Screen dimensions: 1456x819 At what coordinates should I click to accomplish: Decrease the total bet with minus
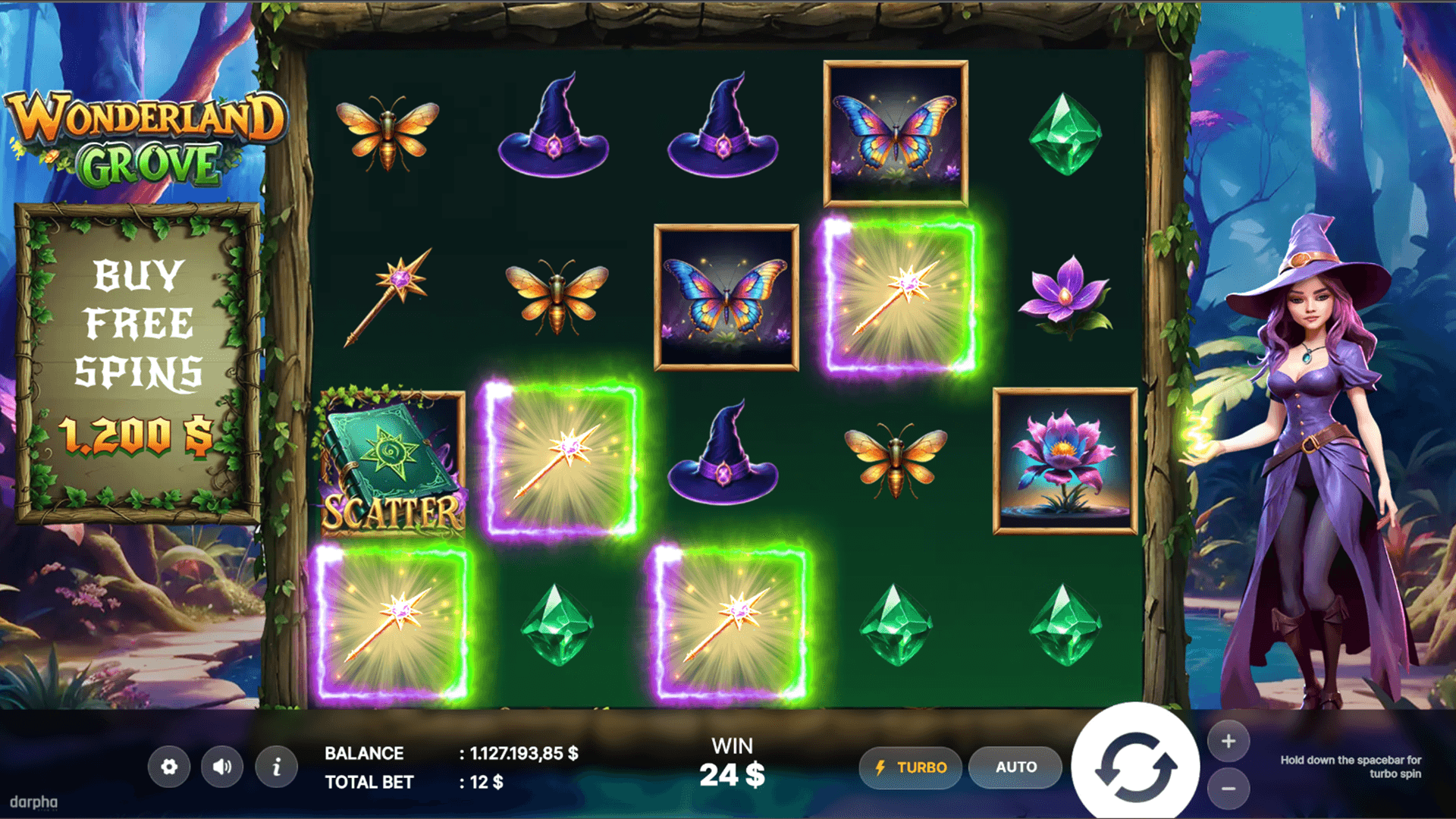pyautogui.click(x=1228, y=789)
